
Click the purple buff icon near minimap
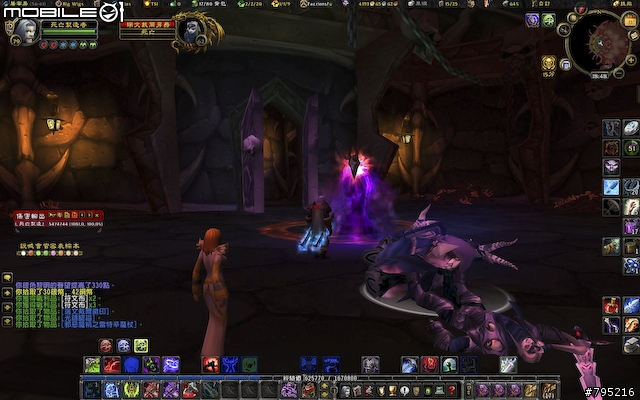click(x=533, y=20)
